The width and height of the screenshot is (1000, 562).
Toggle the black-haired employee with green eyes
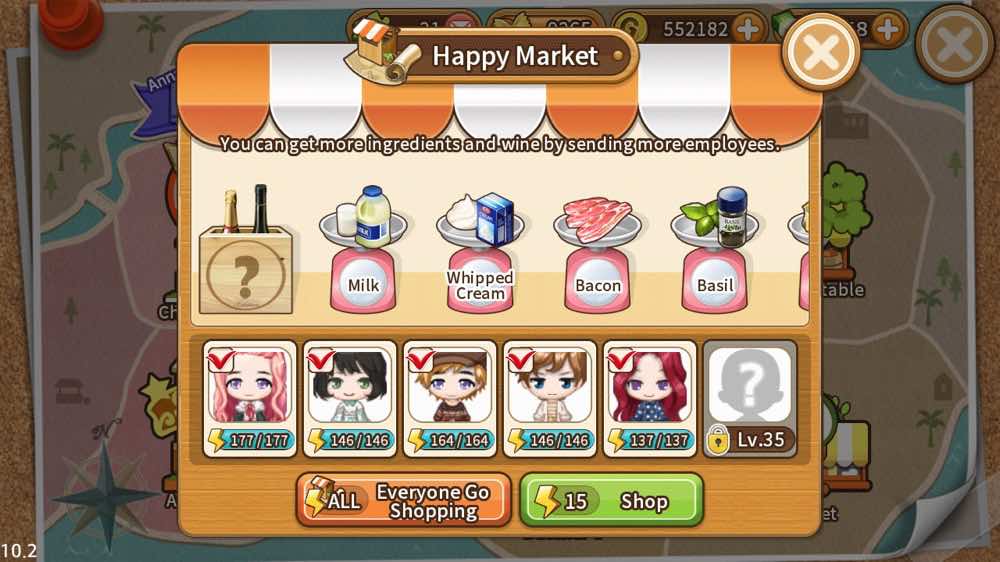(x=350, y=398)
